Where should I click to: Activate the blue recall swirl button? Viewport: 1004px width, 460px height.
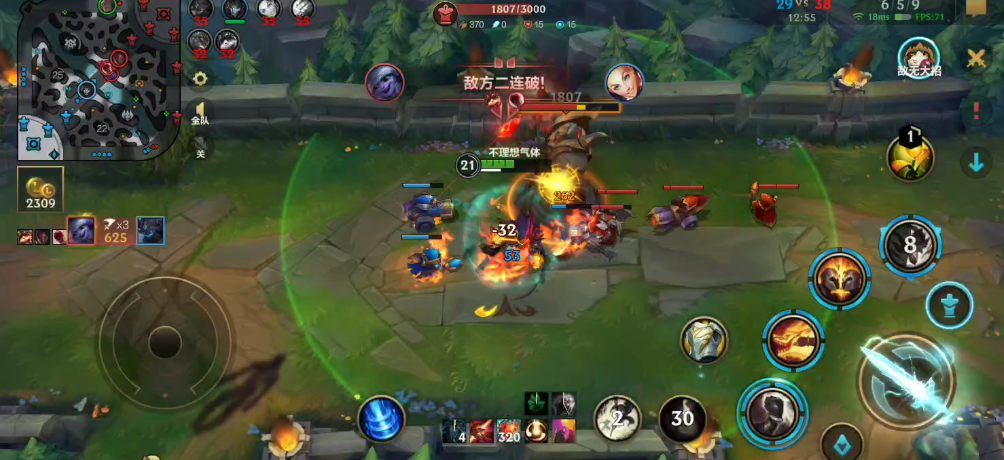(x=381, y=418)
